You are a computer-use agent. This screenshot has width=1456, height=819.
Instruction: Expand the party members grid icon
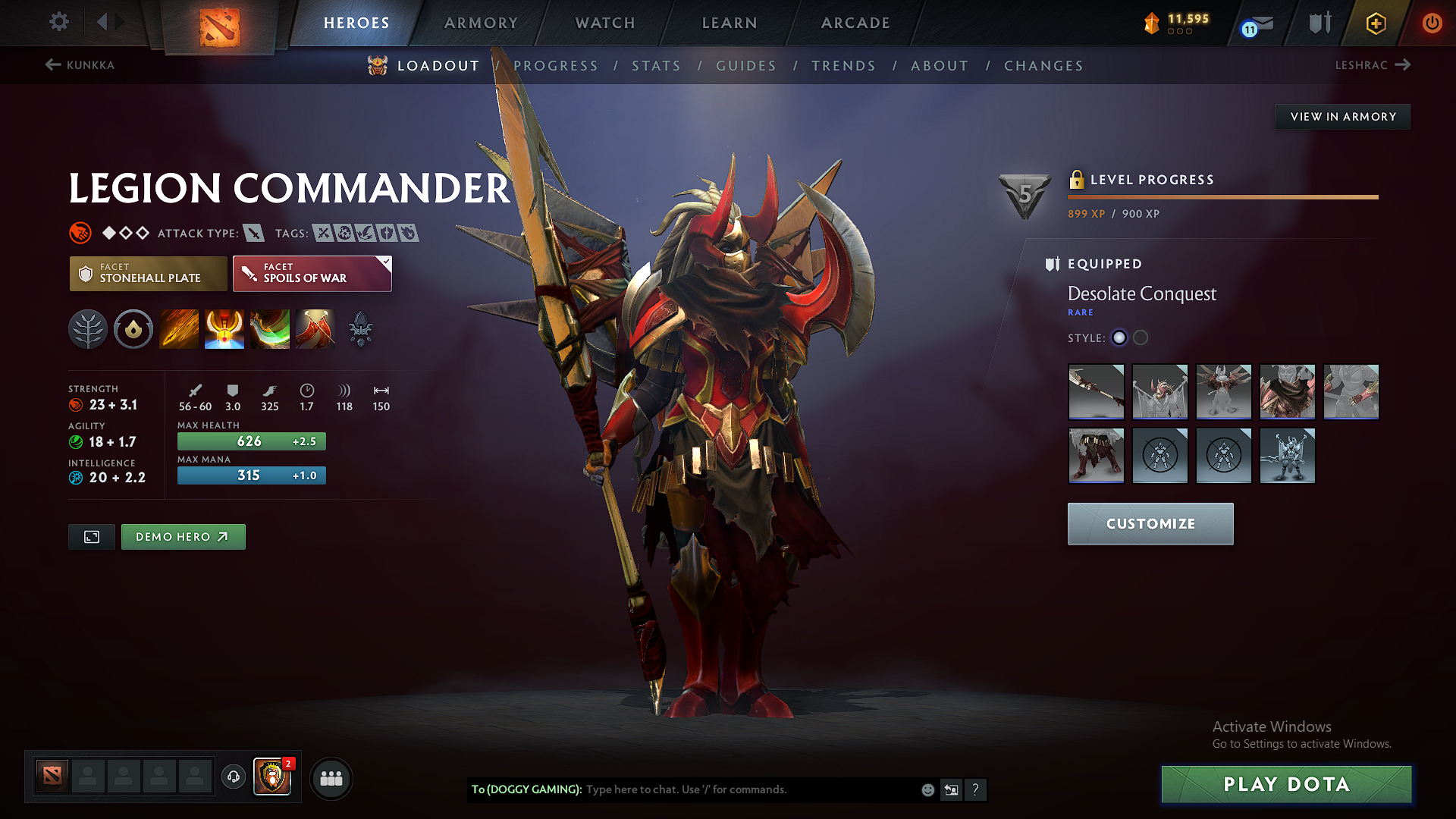point(331,778)
